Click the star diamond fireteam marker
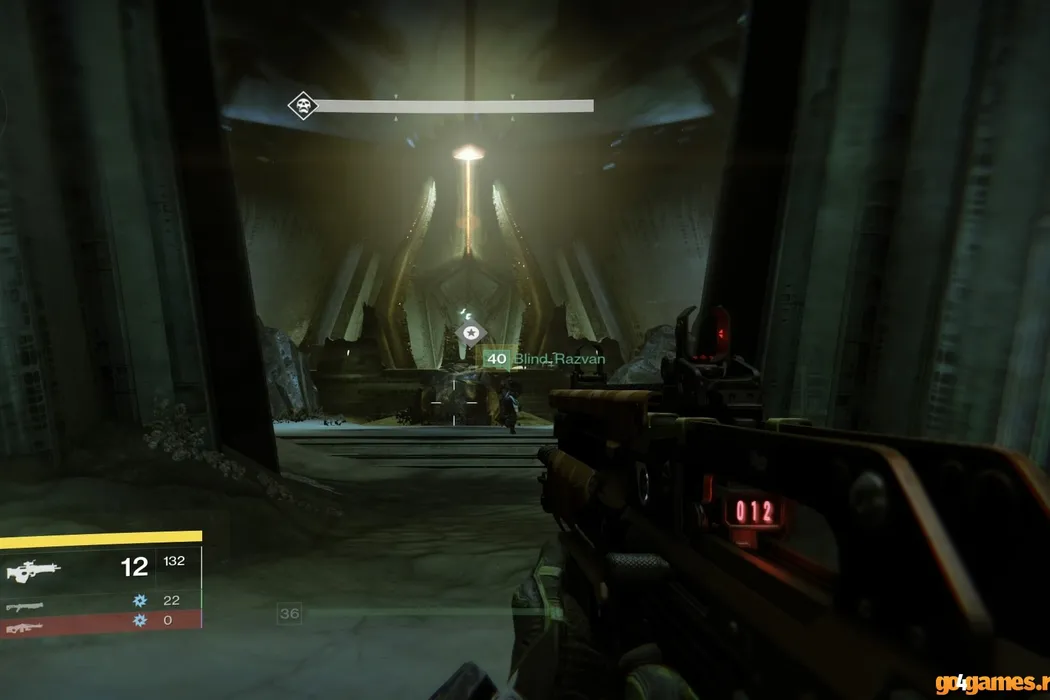 click(x=470, y=333)
